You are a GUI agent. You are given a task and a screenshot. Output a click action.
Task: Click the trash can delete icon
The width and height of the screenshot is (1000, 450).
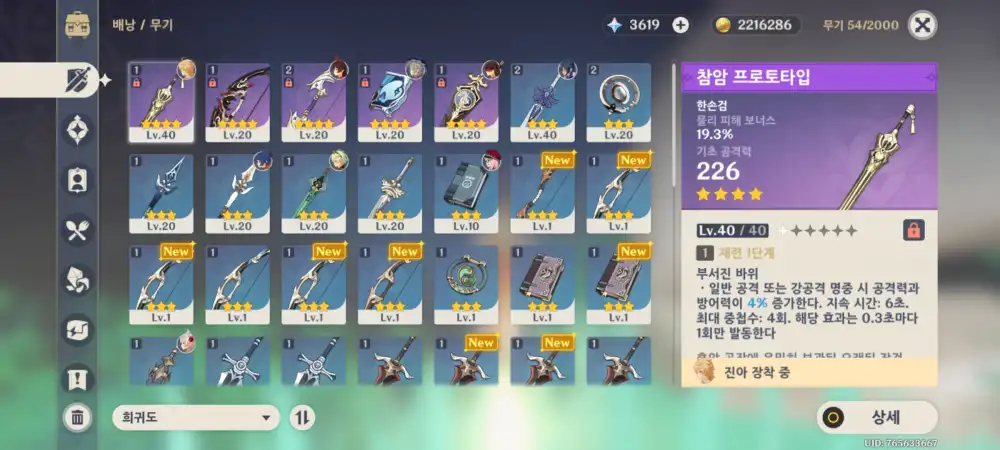77,417
